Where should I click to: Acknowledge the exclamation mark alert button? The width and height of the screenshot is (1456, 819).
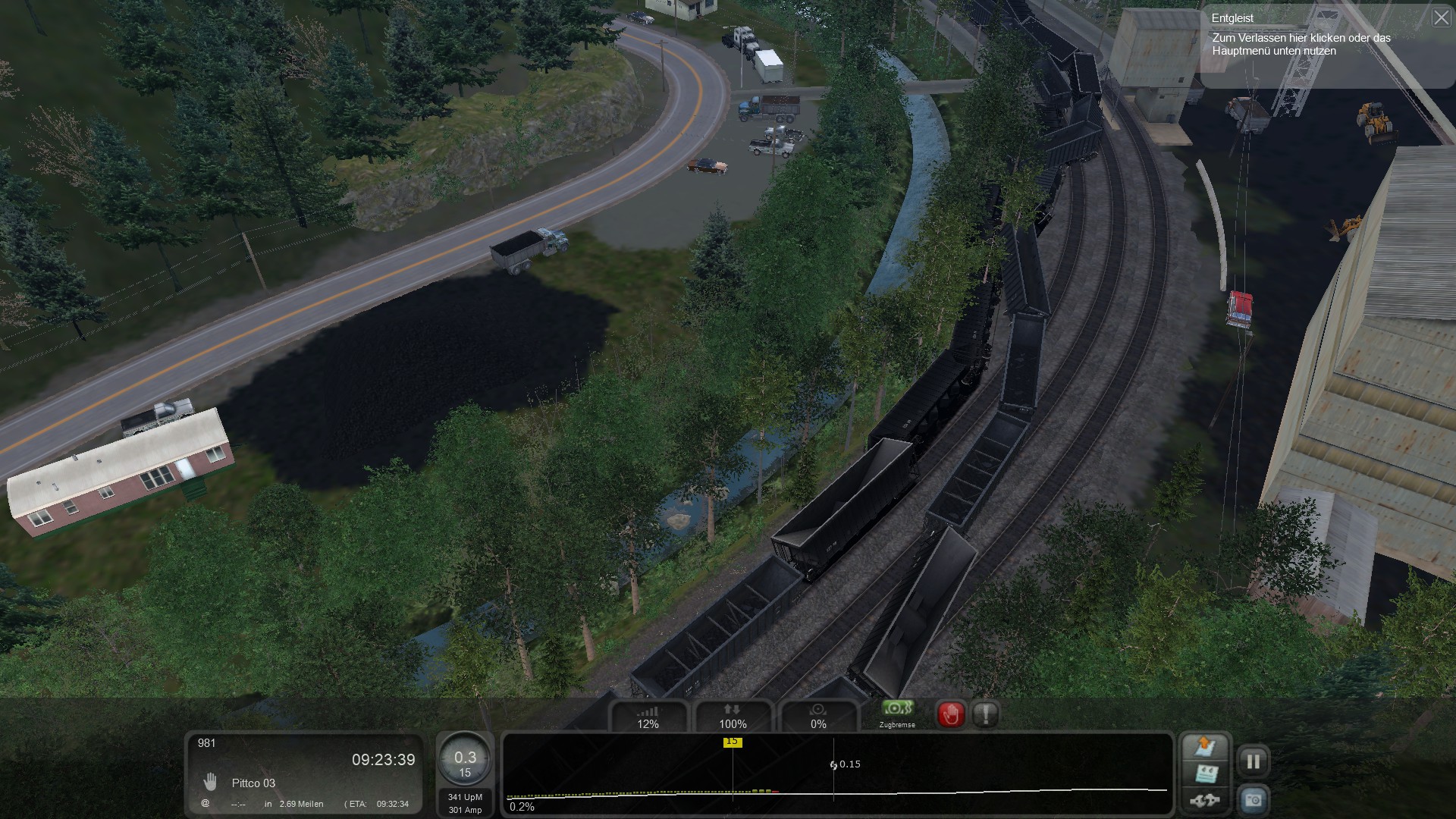985,714
